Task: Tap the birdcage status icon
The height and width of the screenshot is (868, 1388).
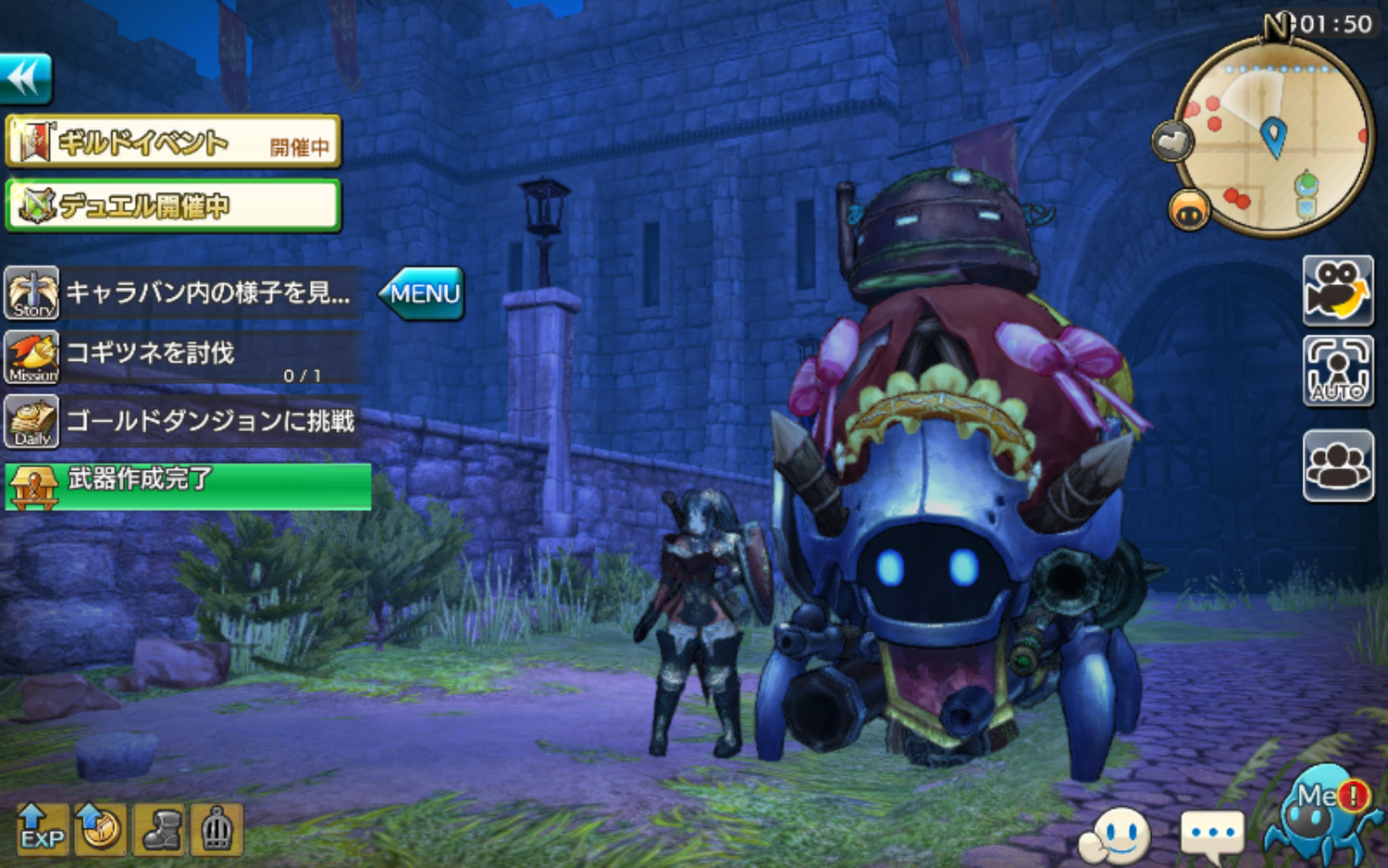Action: pyautogui.click(x=217, y=829)
